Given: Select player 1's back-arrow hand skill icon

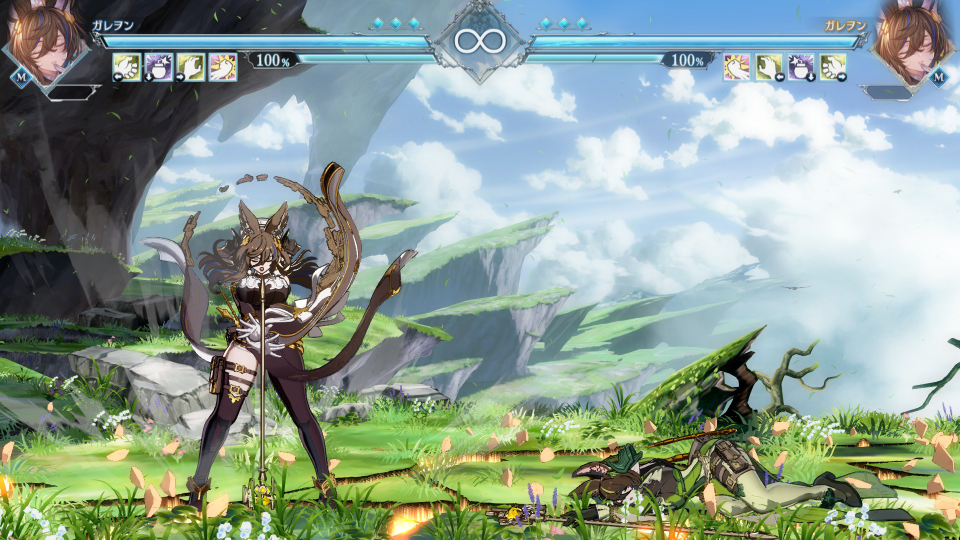Looking at the screenshot, I should tap(126, 66).
